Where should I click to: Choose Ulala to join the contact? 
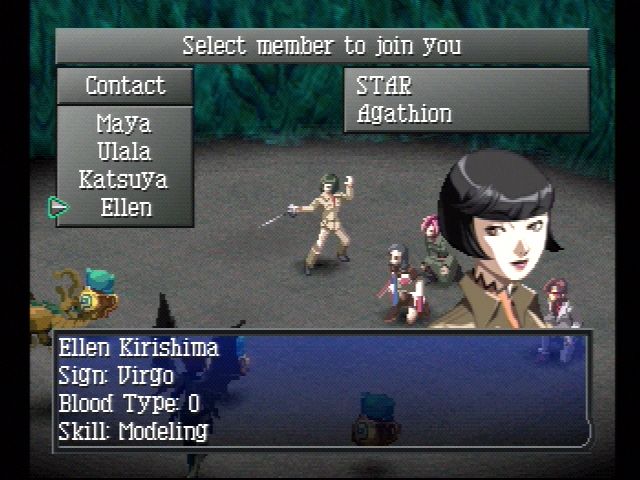click(124, 153)
